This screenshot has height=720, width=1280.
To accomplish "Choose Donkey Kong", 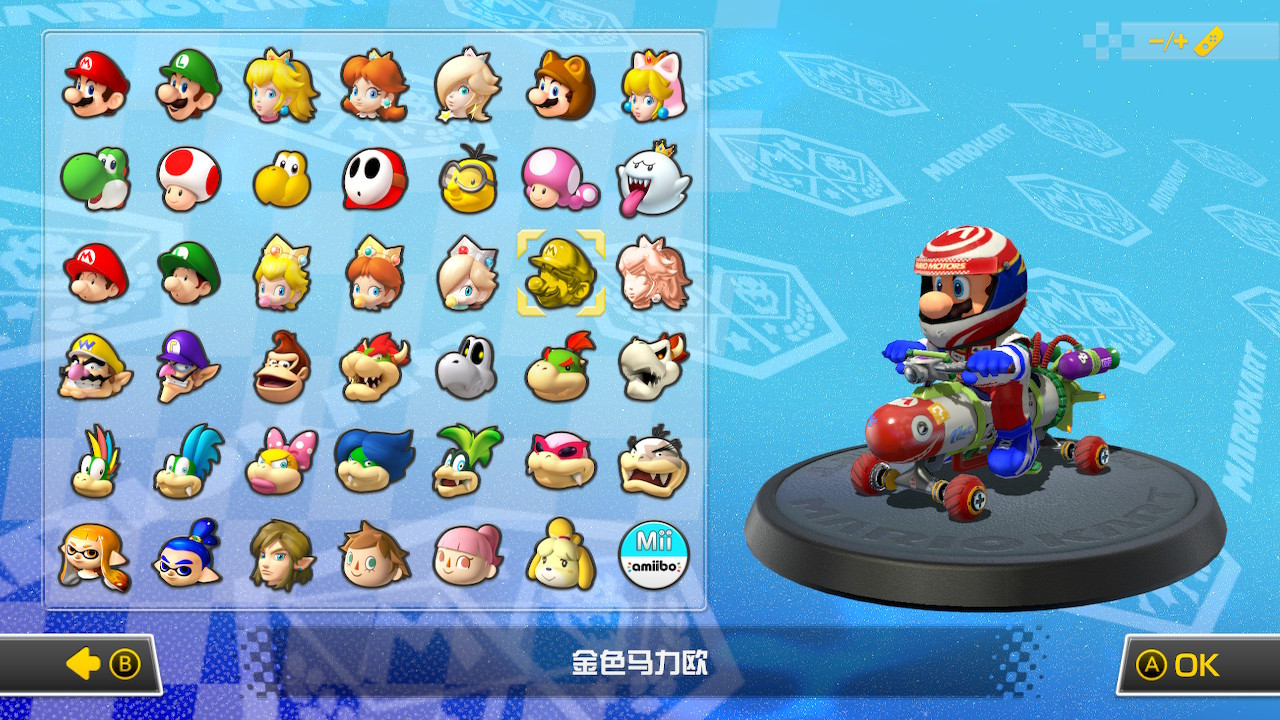I will [x=281, y=369].
